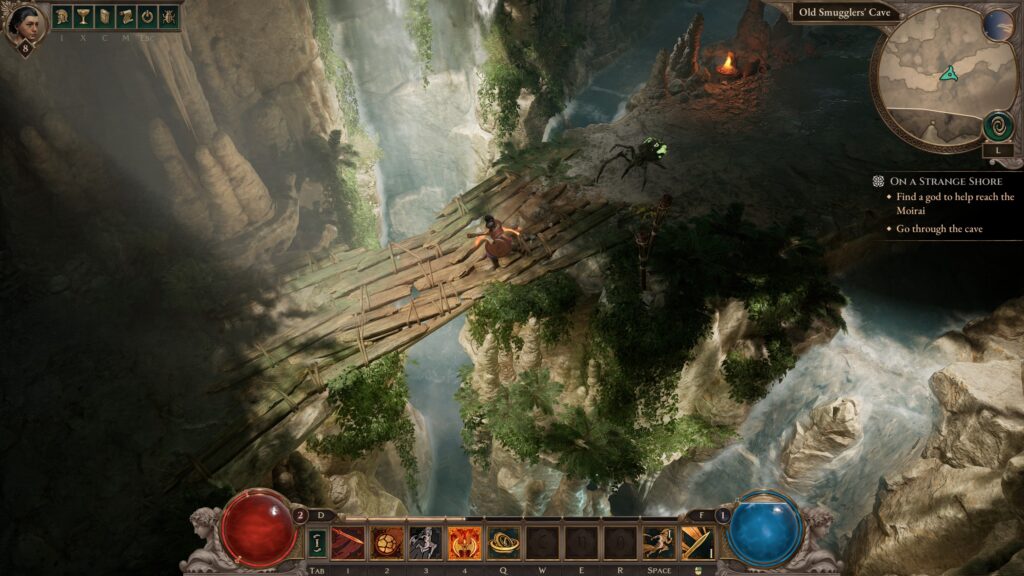Click the golden sword strike slot
The width and height of the screenshot is (1024, 576).
point(697,543)
